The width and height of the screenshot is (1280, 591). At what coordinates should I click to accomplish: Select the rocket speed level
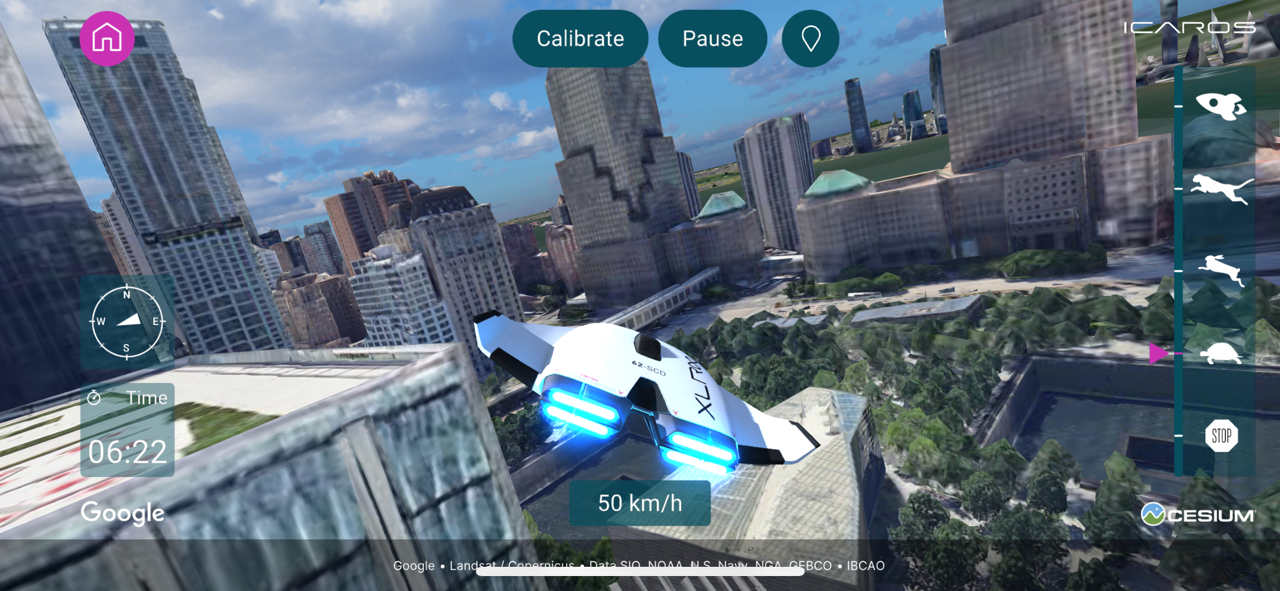click(x=1221, y=105)
